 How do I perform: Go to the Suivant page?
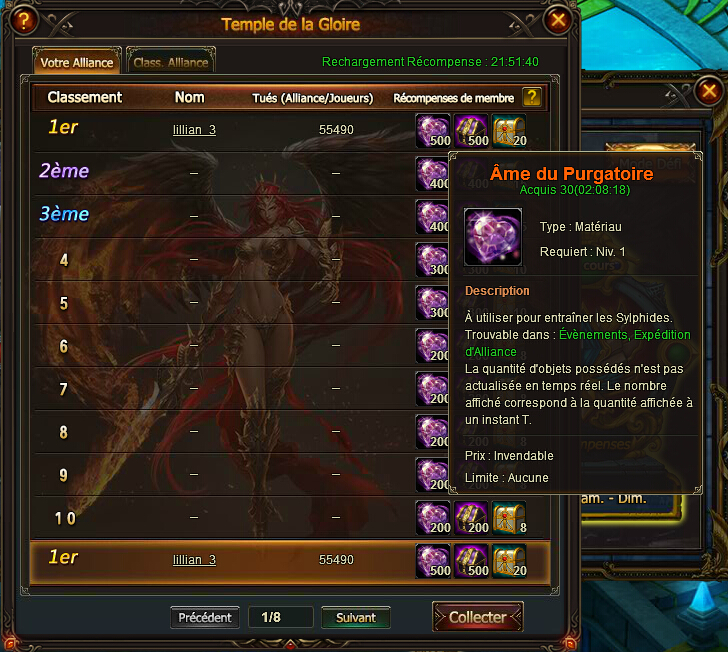355,617
